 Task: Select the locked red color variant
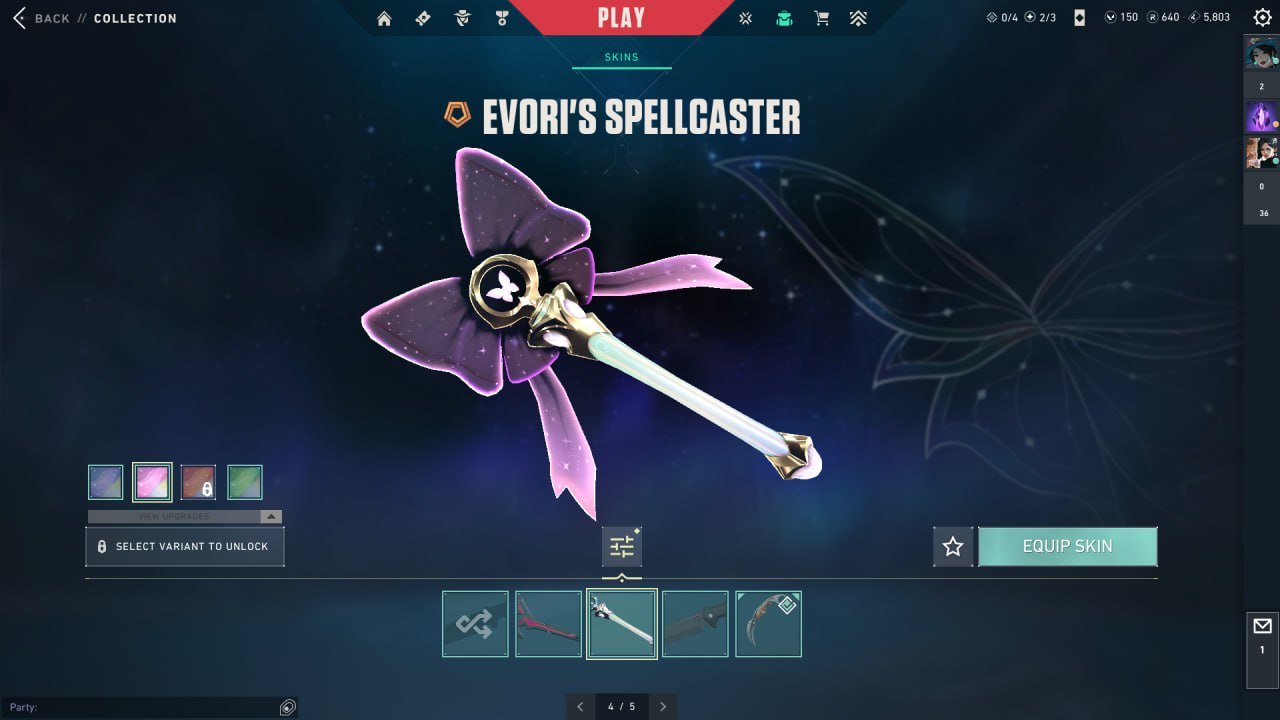coord(198,482)
